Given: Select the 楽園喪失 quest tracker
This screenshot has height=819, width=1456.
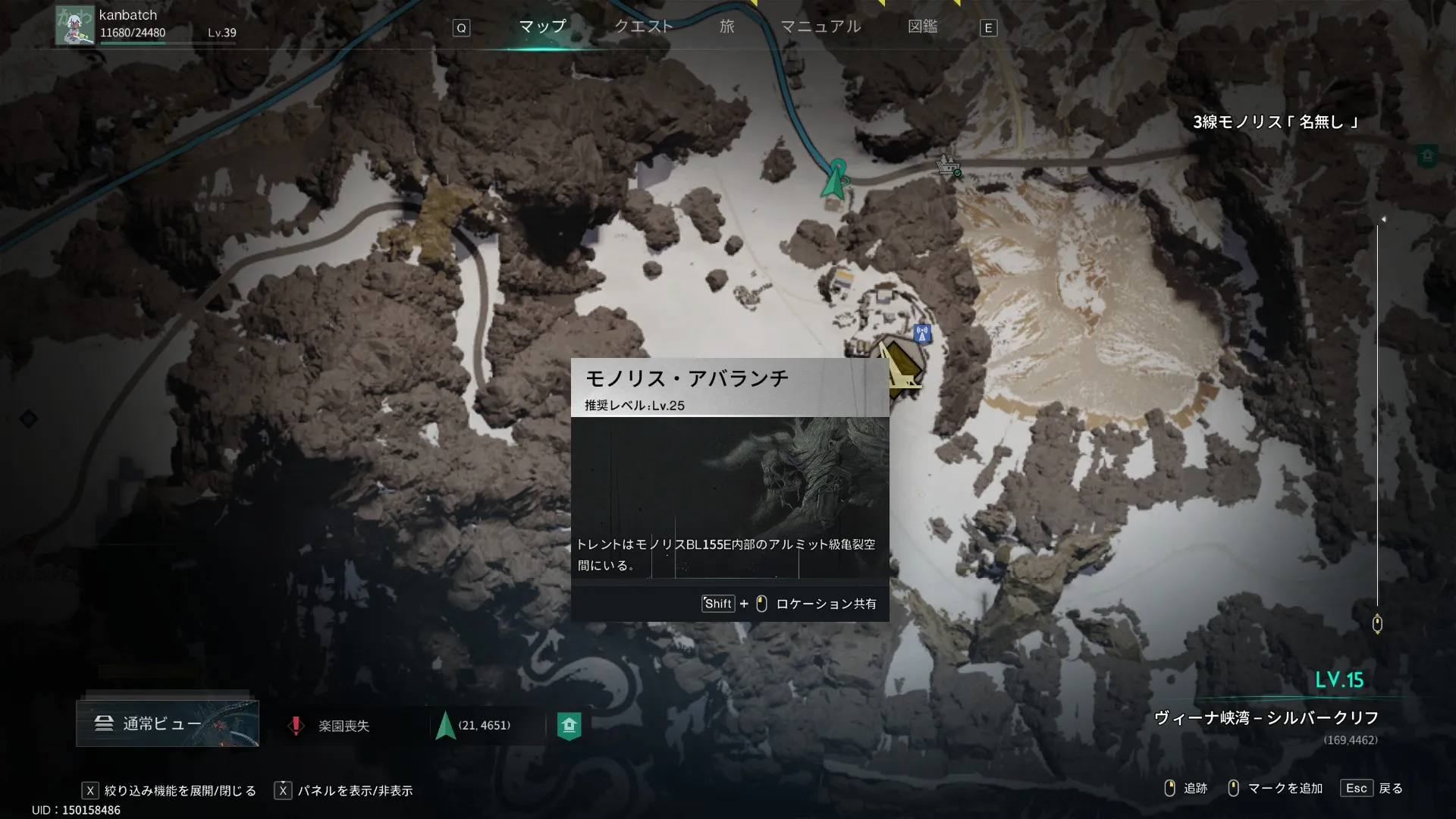Looking at the screenshot, I should tap(332, 726).
